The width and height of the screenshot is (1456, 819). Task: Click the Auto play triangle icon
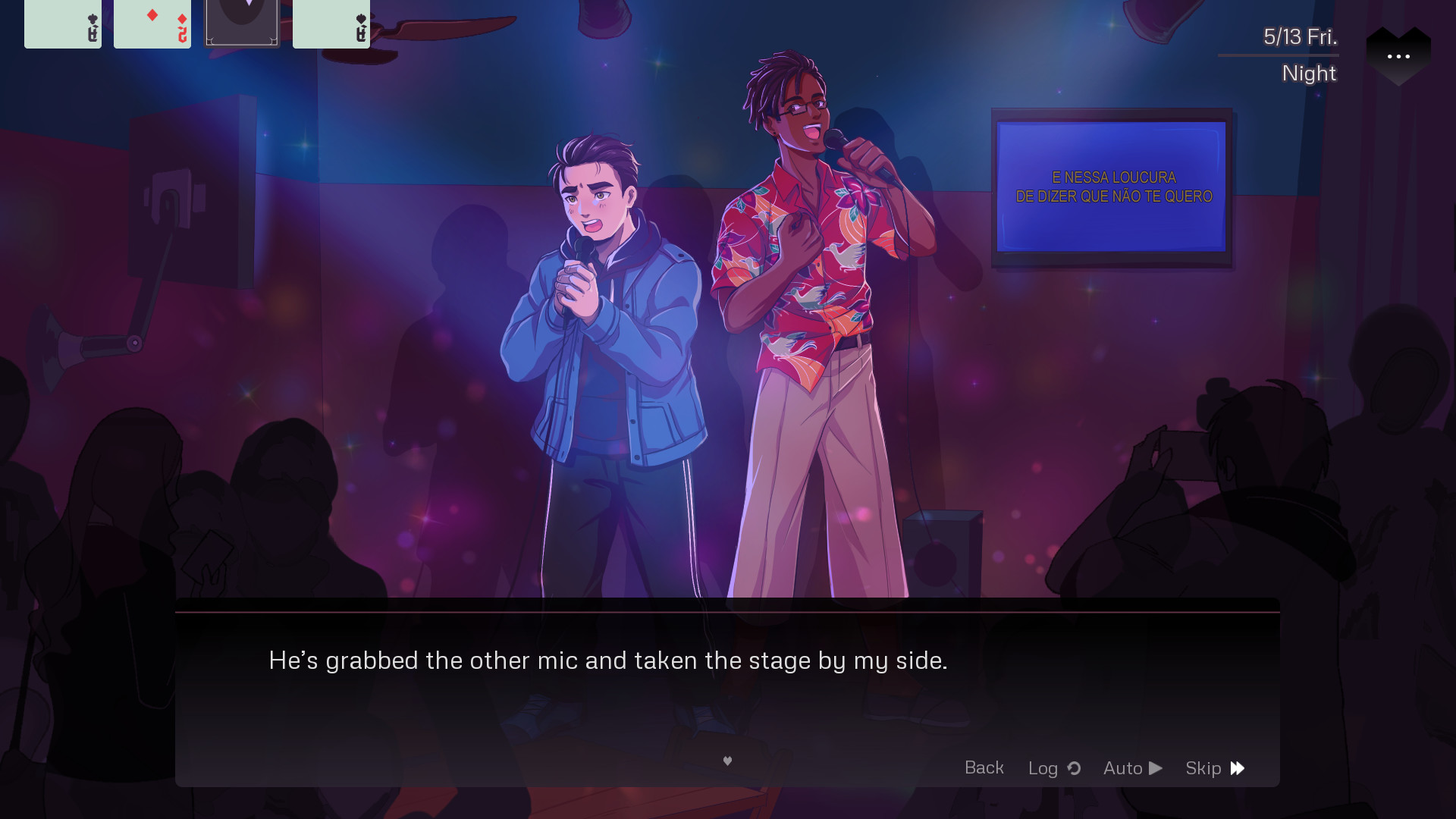(x=1156, y=767)
